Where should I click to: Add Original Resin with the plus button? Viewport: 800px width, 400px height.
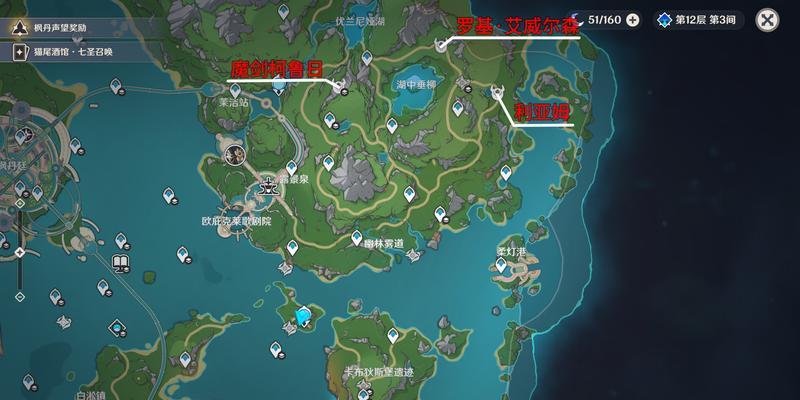pyautogui.click(x=632, y=19)
